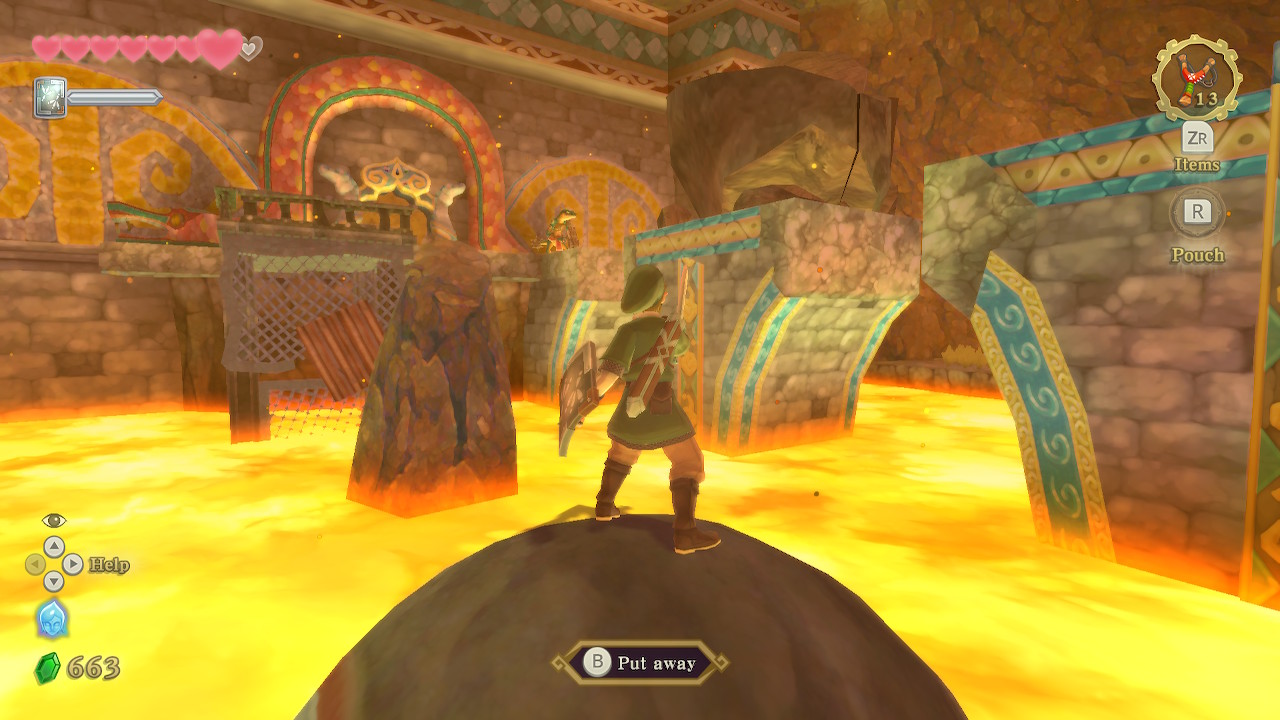
Task: Select the shield icon beside the gauge
Action: tap(50, 98)
